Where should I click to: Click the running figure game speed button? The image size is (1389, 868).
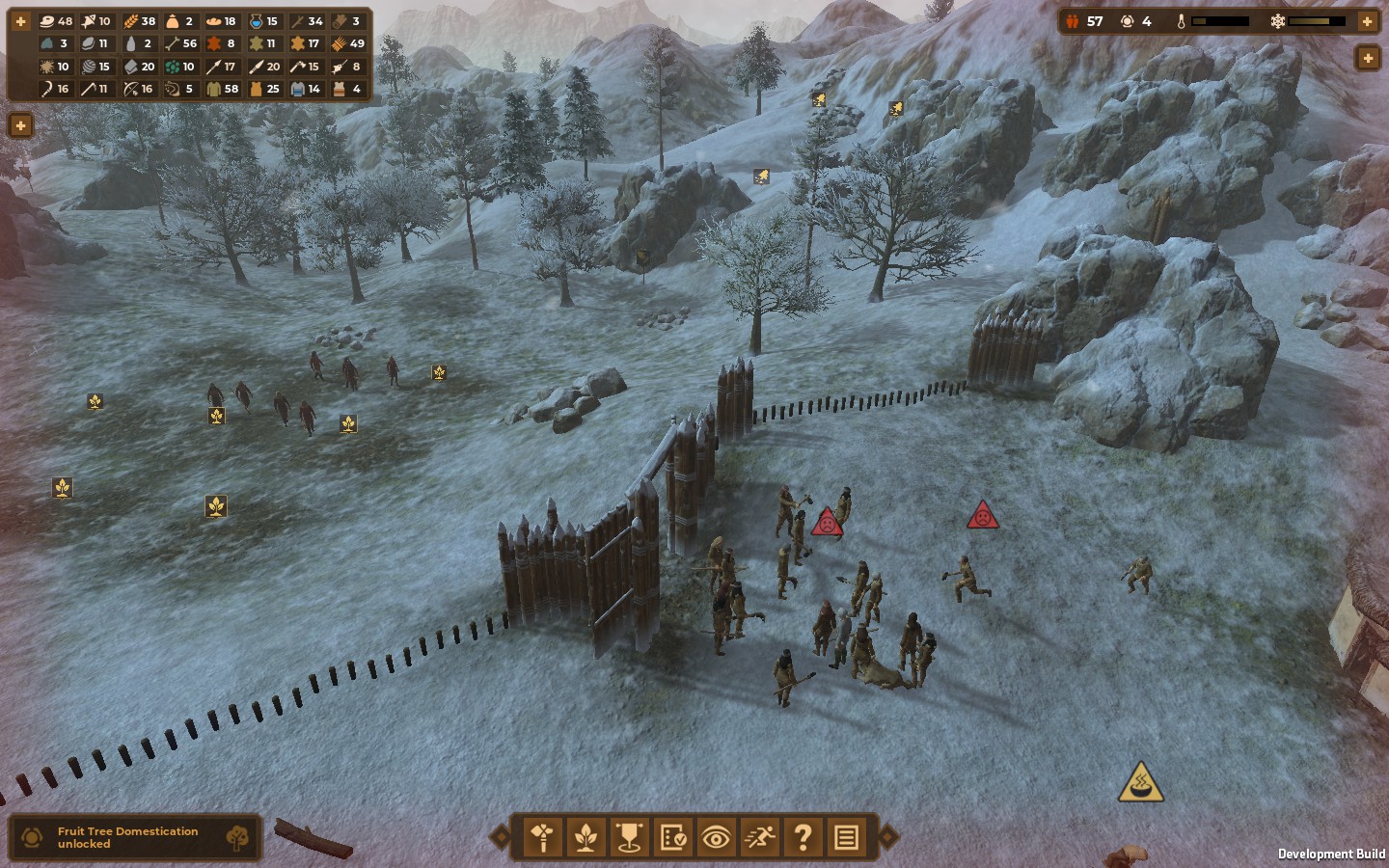coord(759,837)
